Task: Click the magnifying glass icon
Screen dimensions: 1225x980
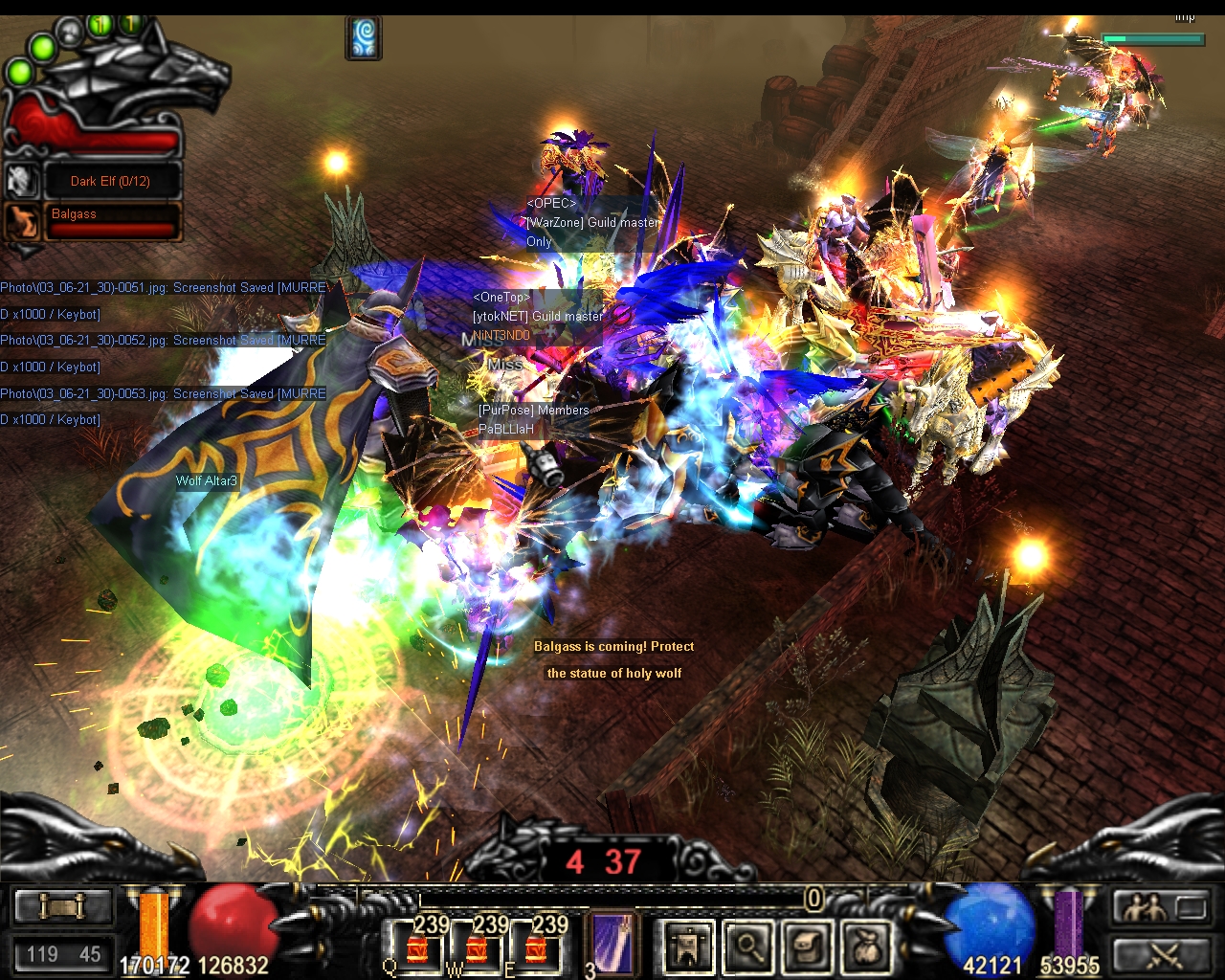Action: 746,947
